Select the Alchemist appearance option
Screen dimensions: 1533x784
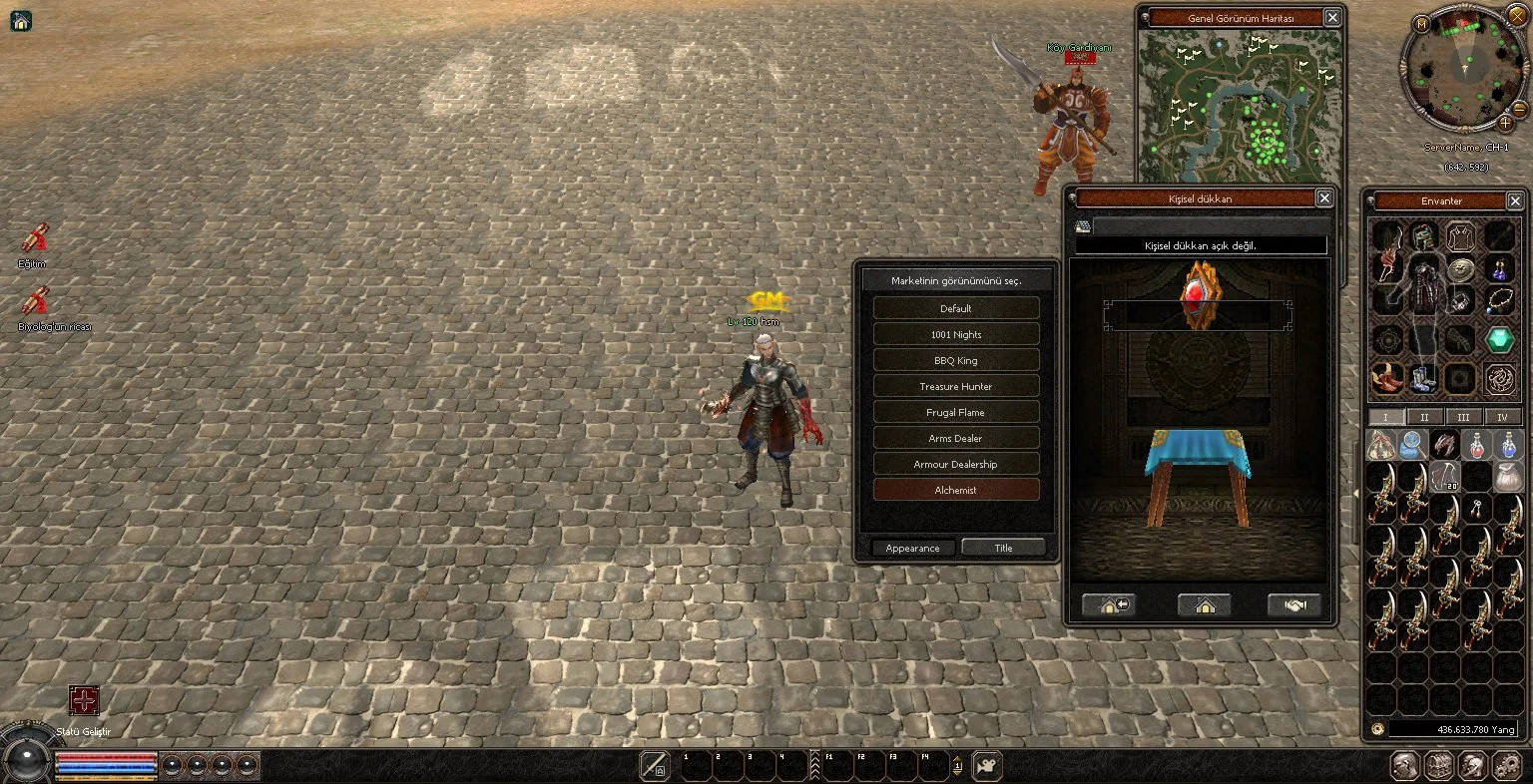[x=955, y=490]
